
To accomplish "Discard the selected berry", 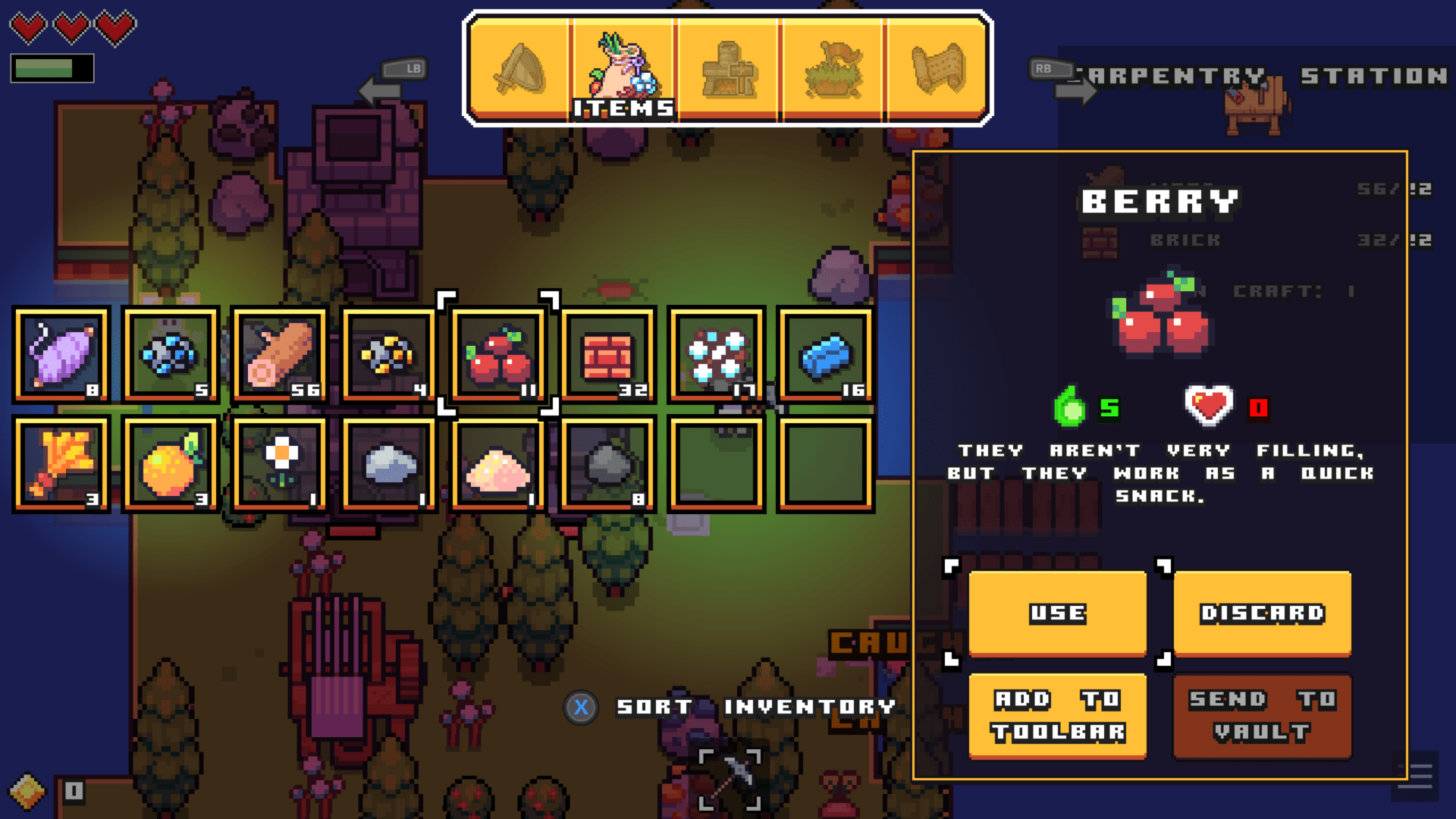I will [x=1261, y=613].
